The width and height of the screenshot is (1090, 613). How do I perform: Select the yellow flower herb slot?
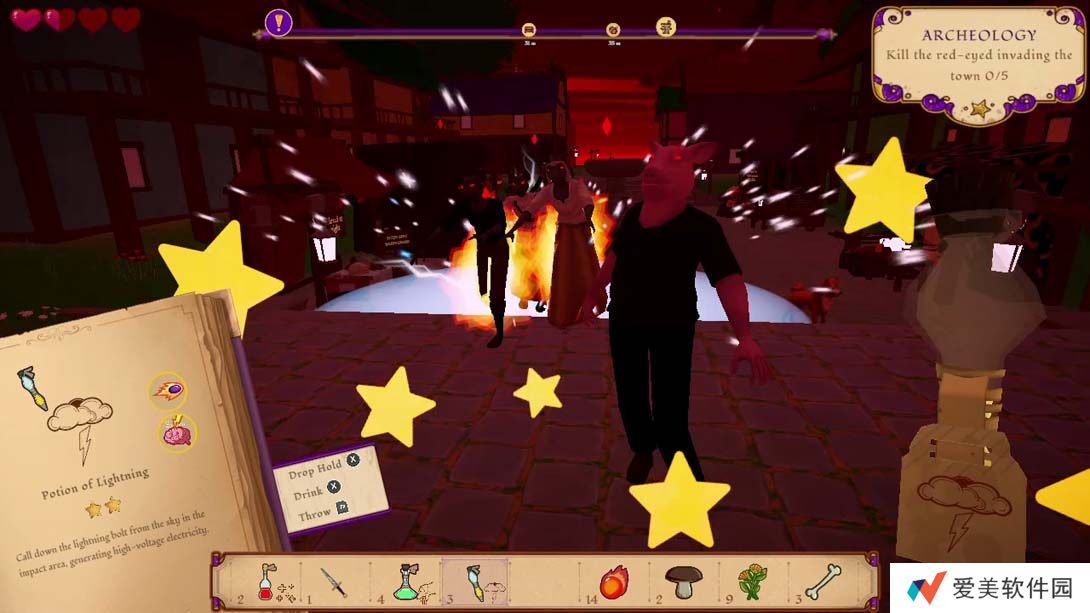[751, 581]
